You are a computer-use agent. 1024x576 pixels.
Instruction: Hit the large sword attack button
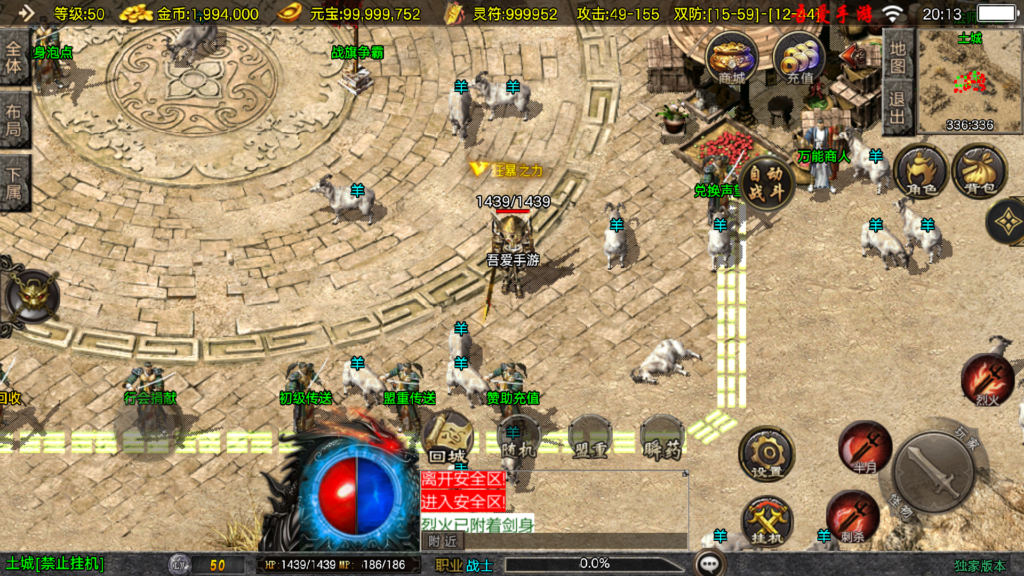(x=934, y=472)
